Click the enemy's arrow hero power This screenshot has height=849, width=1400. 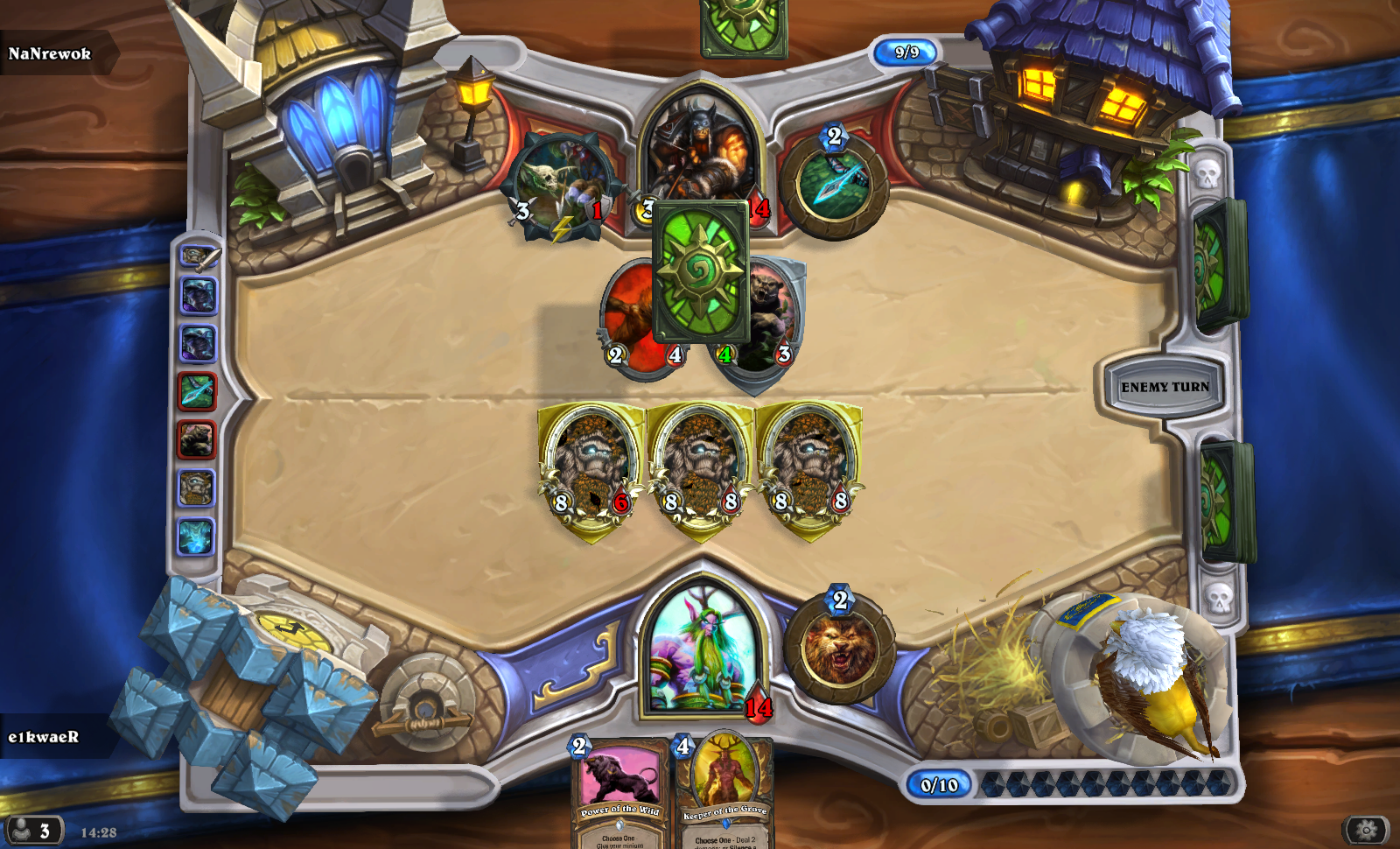(835, 186)
